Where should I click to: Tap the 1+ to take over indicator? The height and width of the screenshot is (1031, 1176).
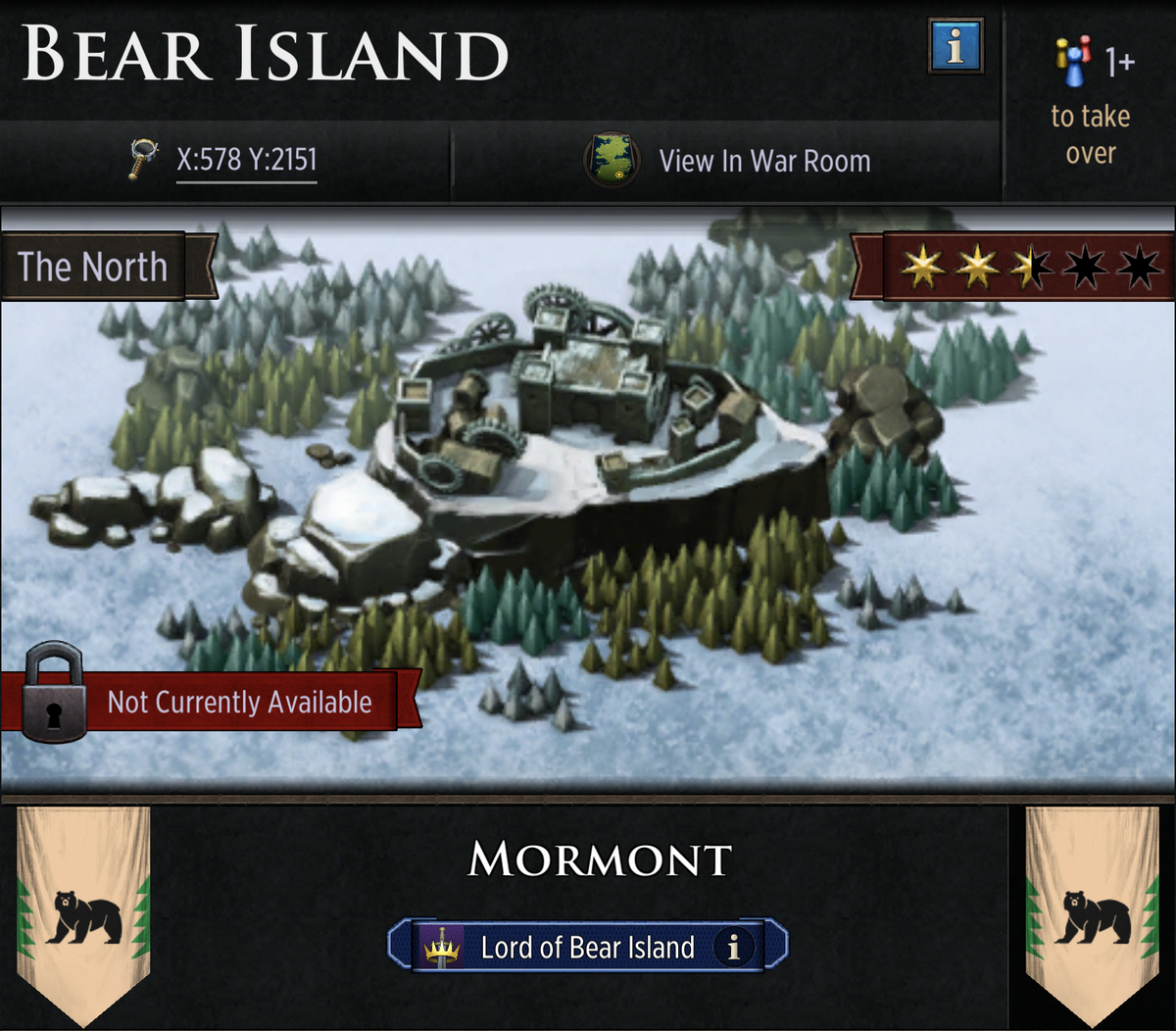coord(1091,101)
